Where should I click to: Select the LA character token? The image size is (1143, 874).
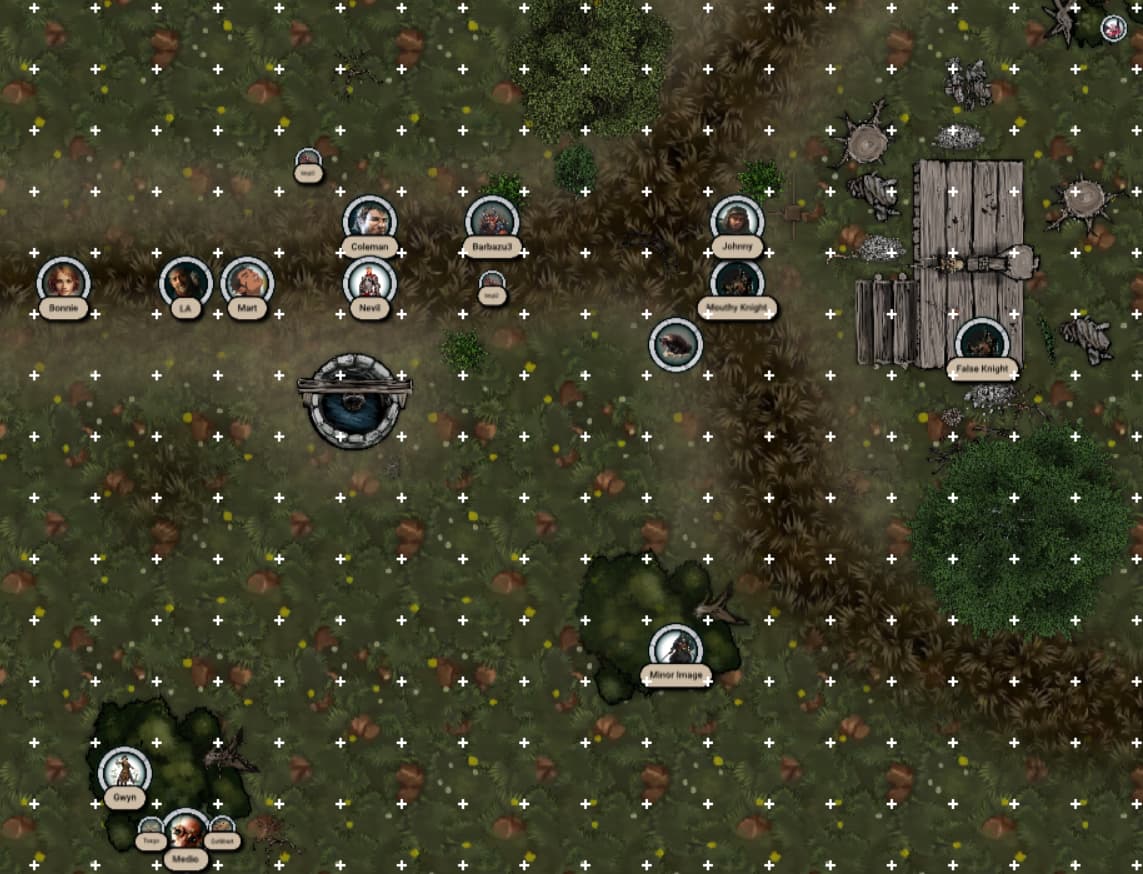(x=186, y=283)
